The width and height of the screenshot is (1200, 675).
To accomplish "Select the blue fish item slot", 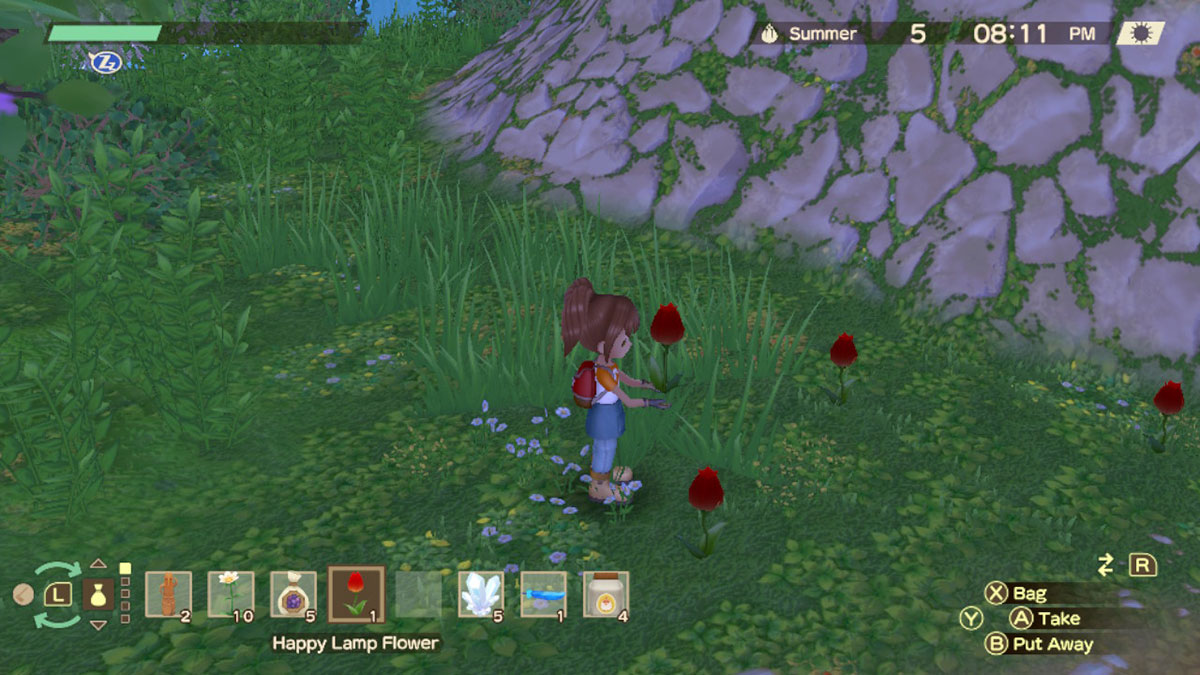I will 543,594.
